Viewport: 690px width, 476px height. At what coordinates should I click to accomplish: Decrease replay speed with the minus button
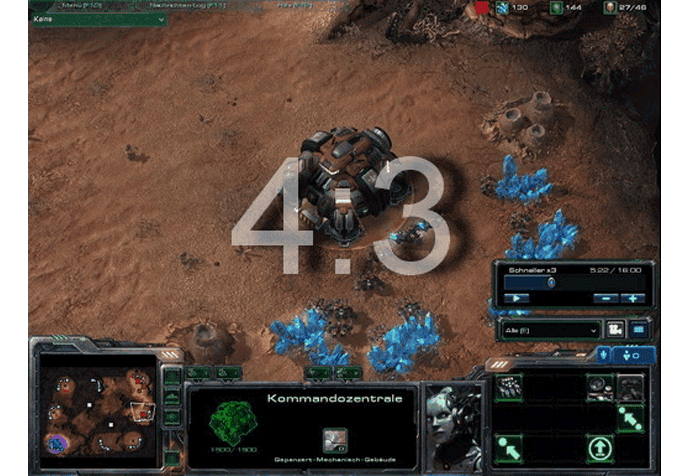tap(608, 298)
